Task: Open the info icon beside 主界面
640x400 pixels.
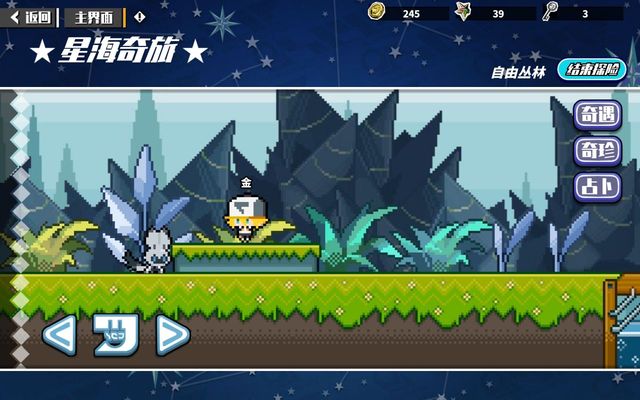Action: (139, 17)
